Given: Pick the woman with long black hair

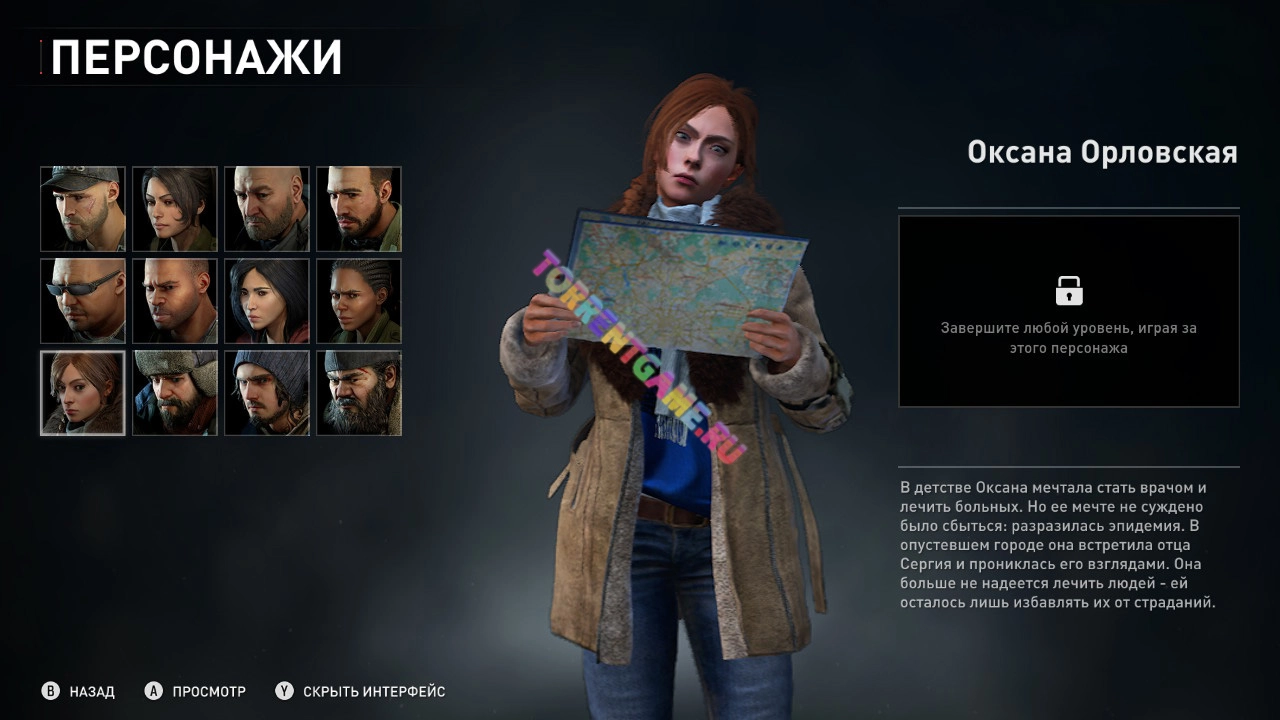Looking at the screenshot, I should [x=267, y=301].
